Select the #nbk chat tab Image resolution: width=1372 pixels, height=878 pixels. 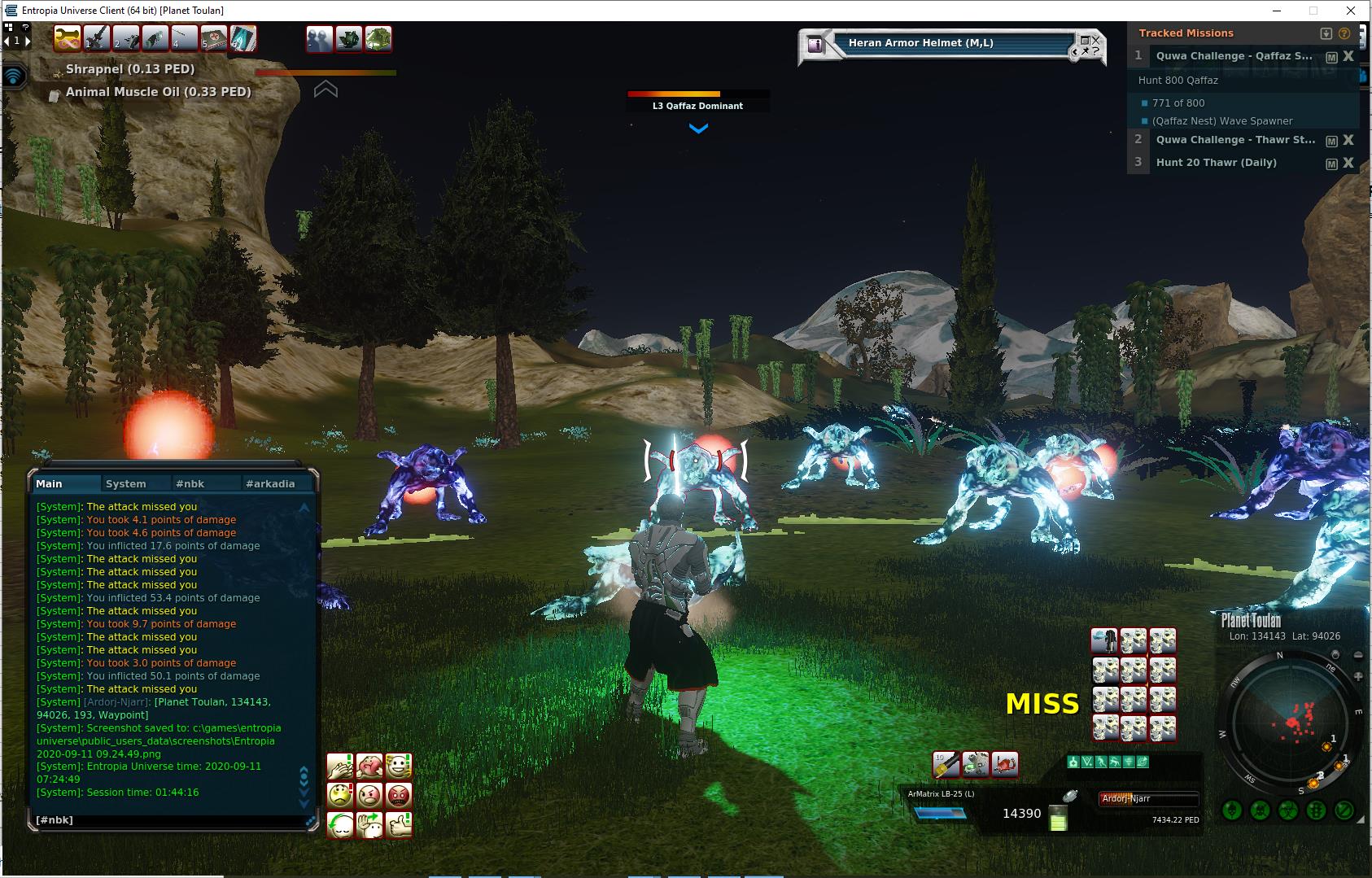[190, 483]
